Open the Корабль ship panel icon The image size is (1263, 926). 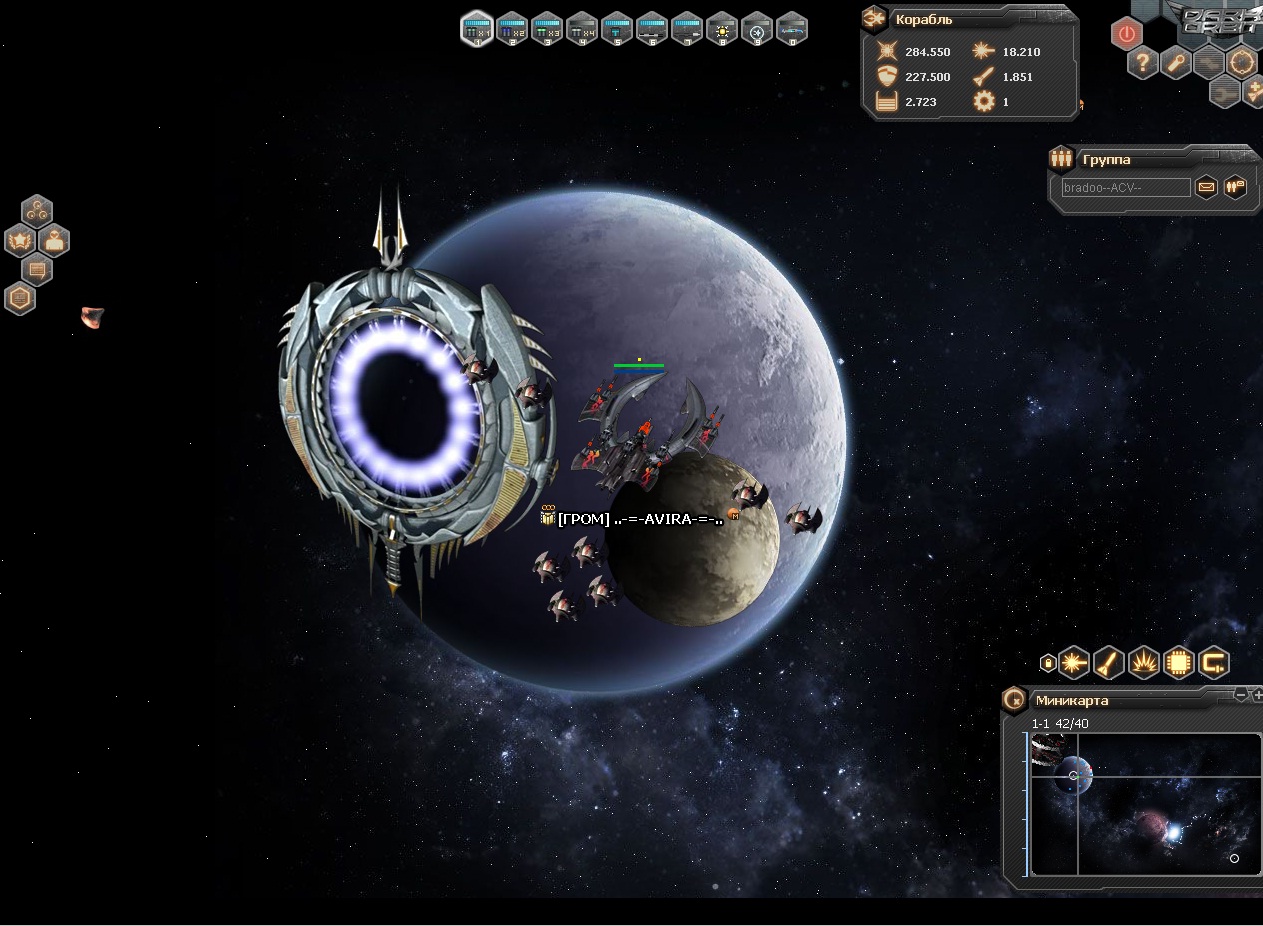pos(874,18)
